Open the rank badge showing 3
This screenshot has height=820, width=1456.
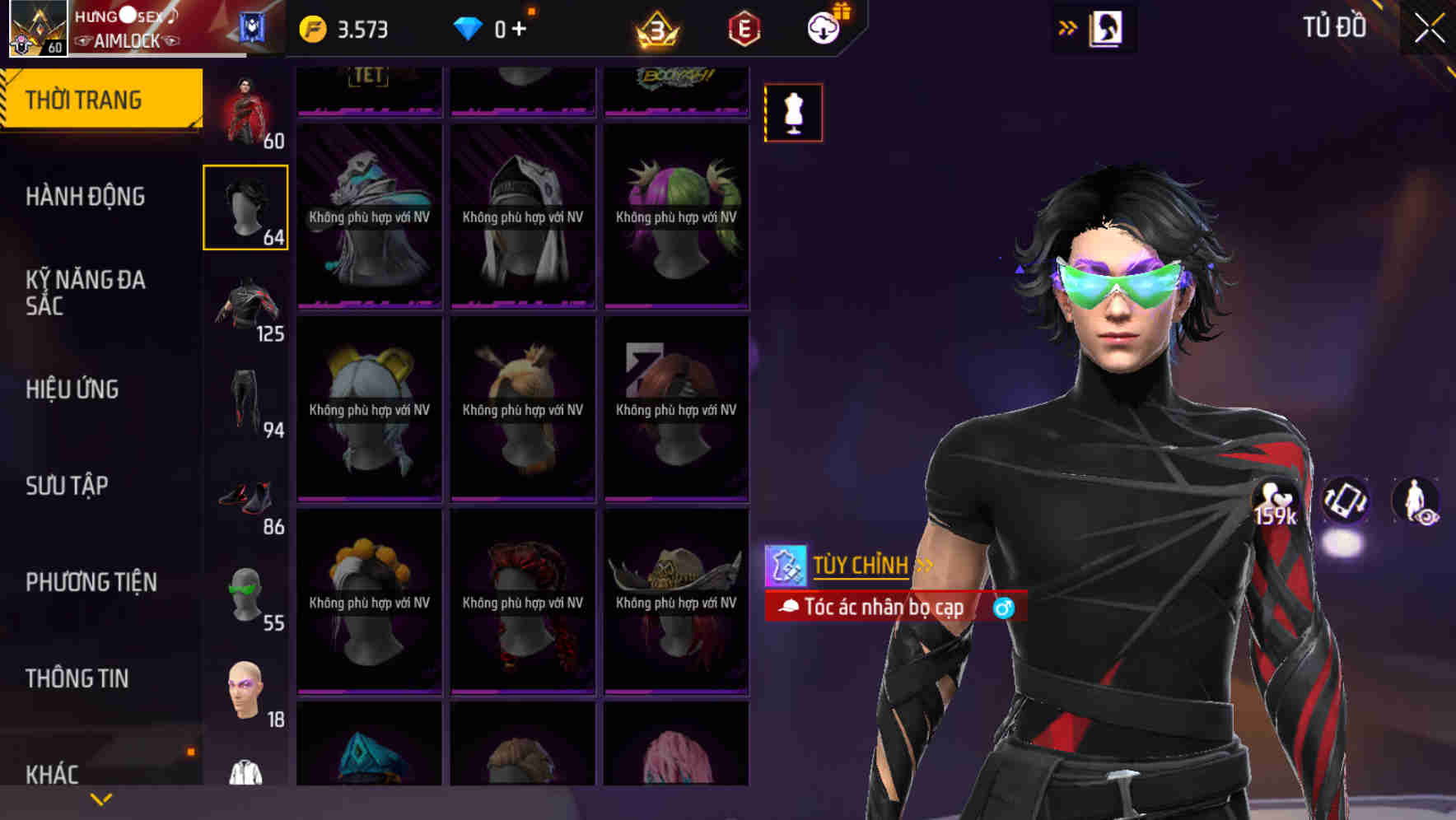(651, 27)
